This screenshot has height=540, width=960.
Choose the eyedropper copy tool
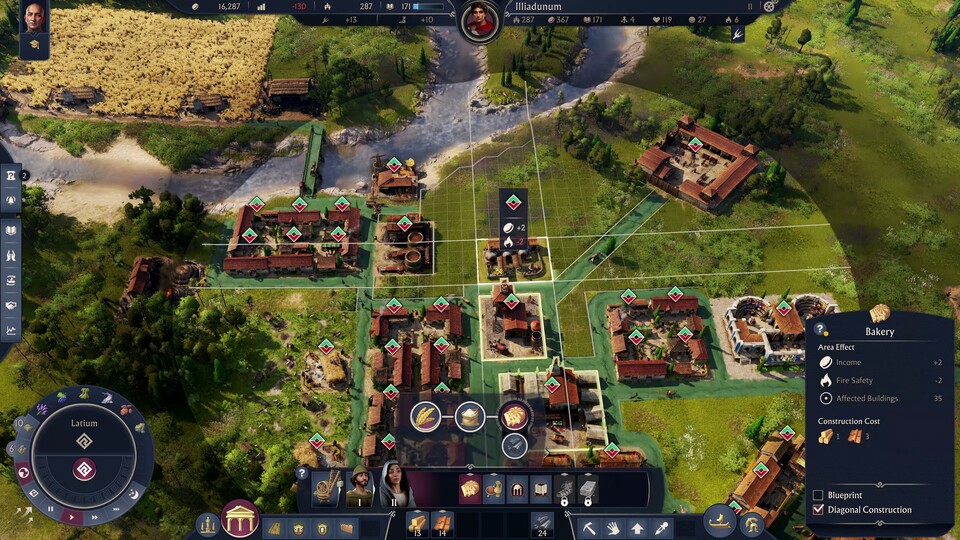point(661,527)
